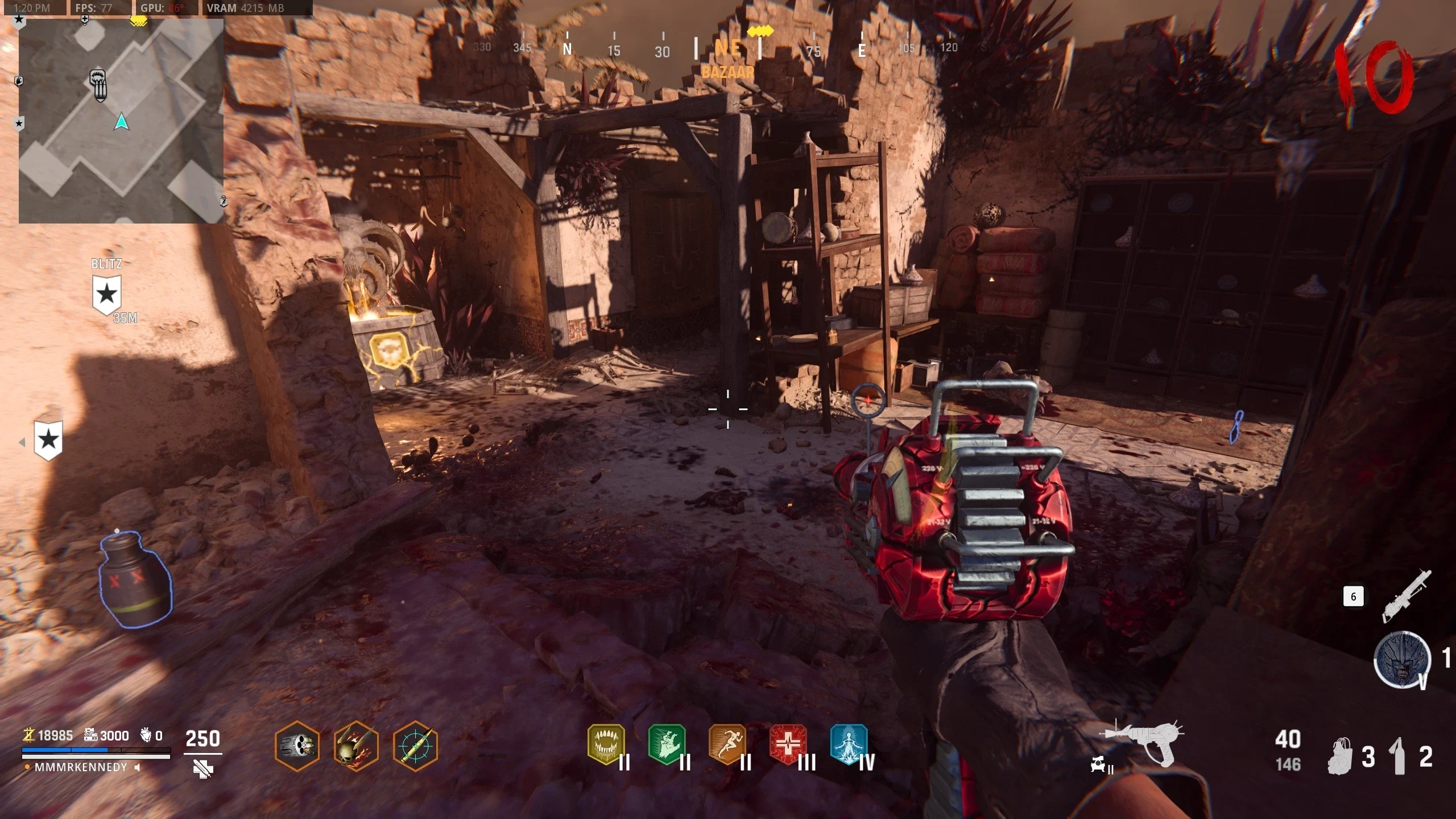Screen dimensions: 1456x819
Task: Select the green zombie hand perk icon
Action: click(667, 744)
